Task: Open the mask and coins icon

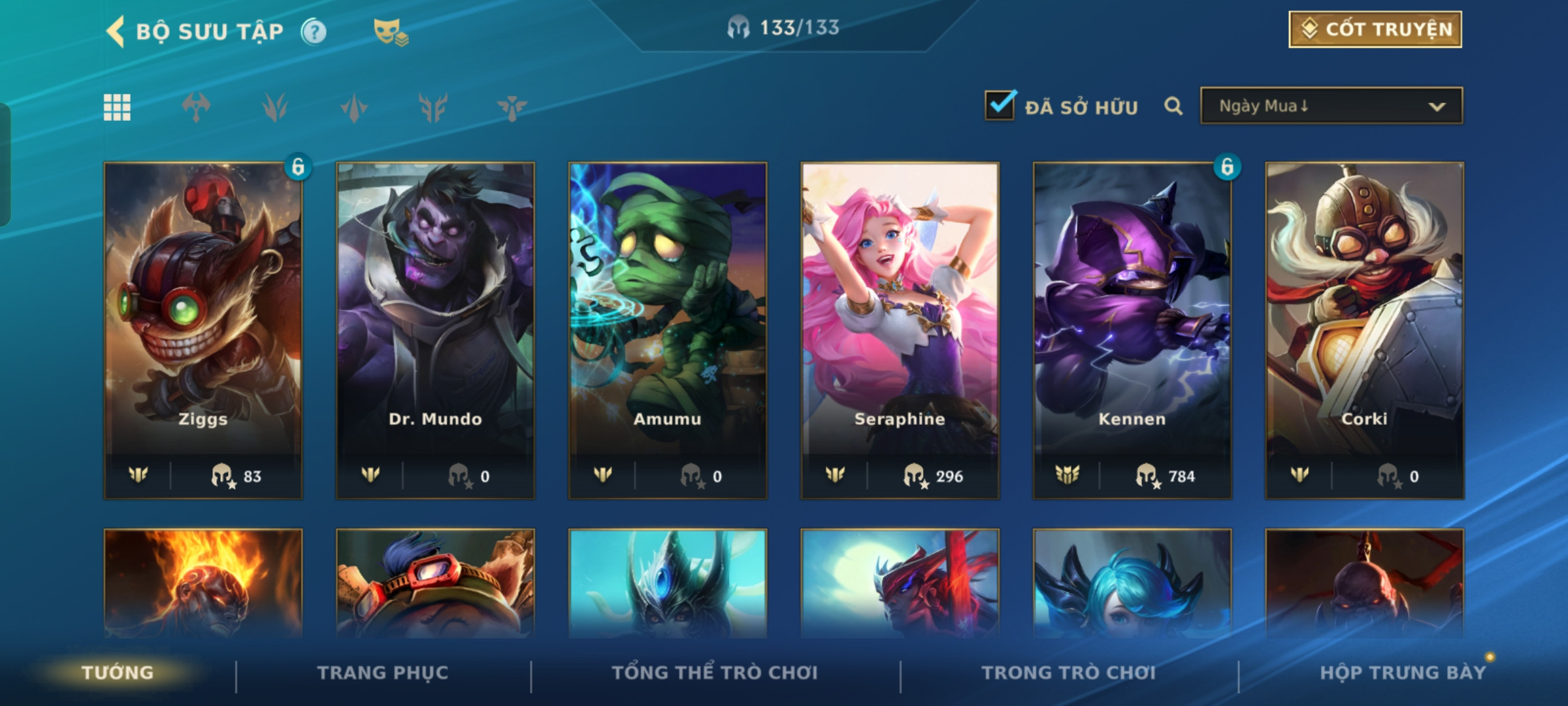Action: pyautogui.click(x=390, y=31)
